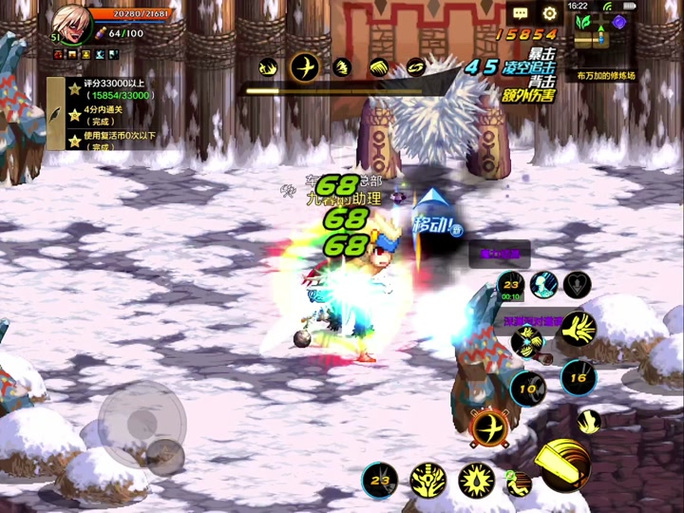This screenshot has height=513, width=684.
Task: Tap the small kick skill icon beside attack
Action: pyautogui.click(x=518, y=484)
